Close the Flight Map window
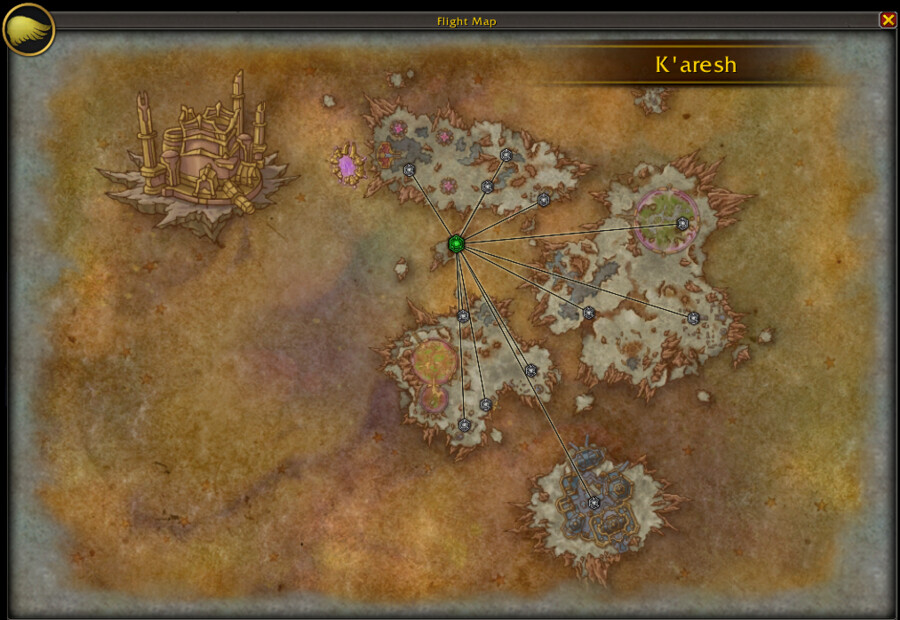The width and height of the screenshot is (900, 620). [x=887, y=20]
